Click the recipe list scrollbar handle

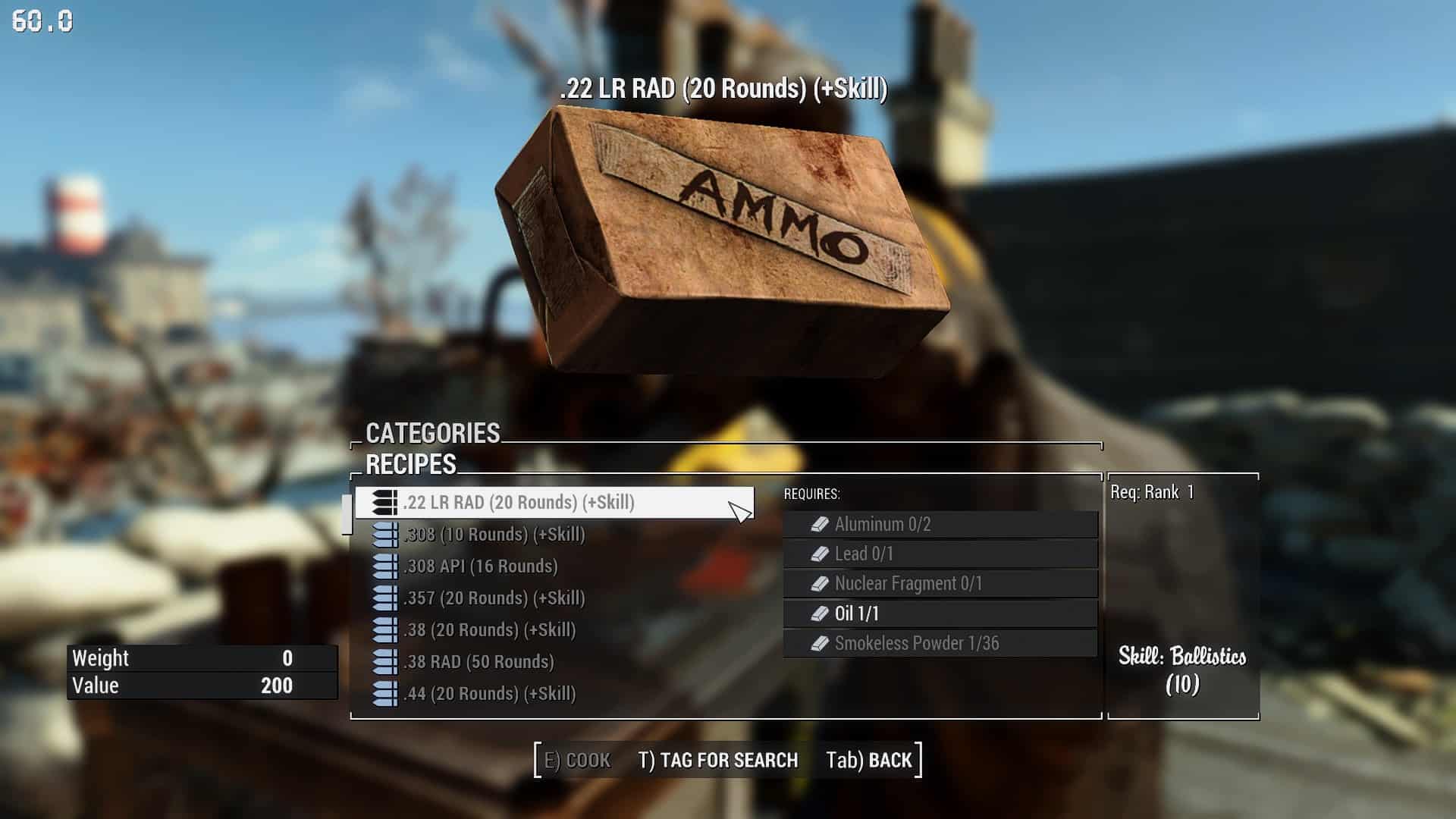(347, 515)
